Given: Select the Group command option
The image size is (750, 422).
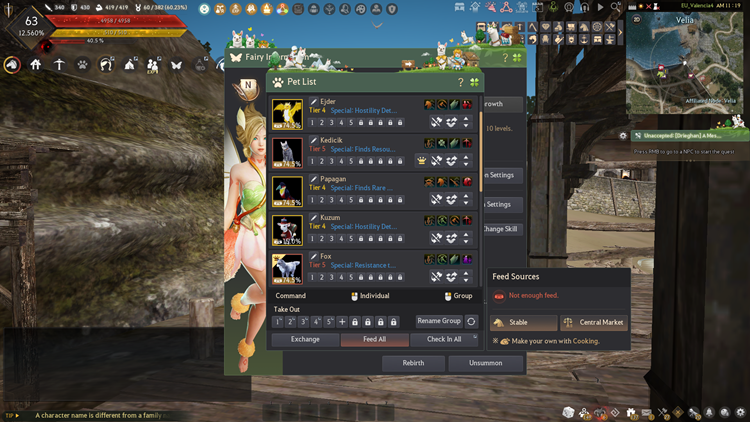Looking at the screenshot, I should click(458, 296).
